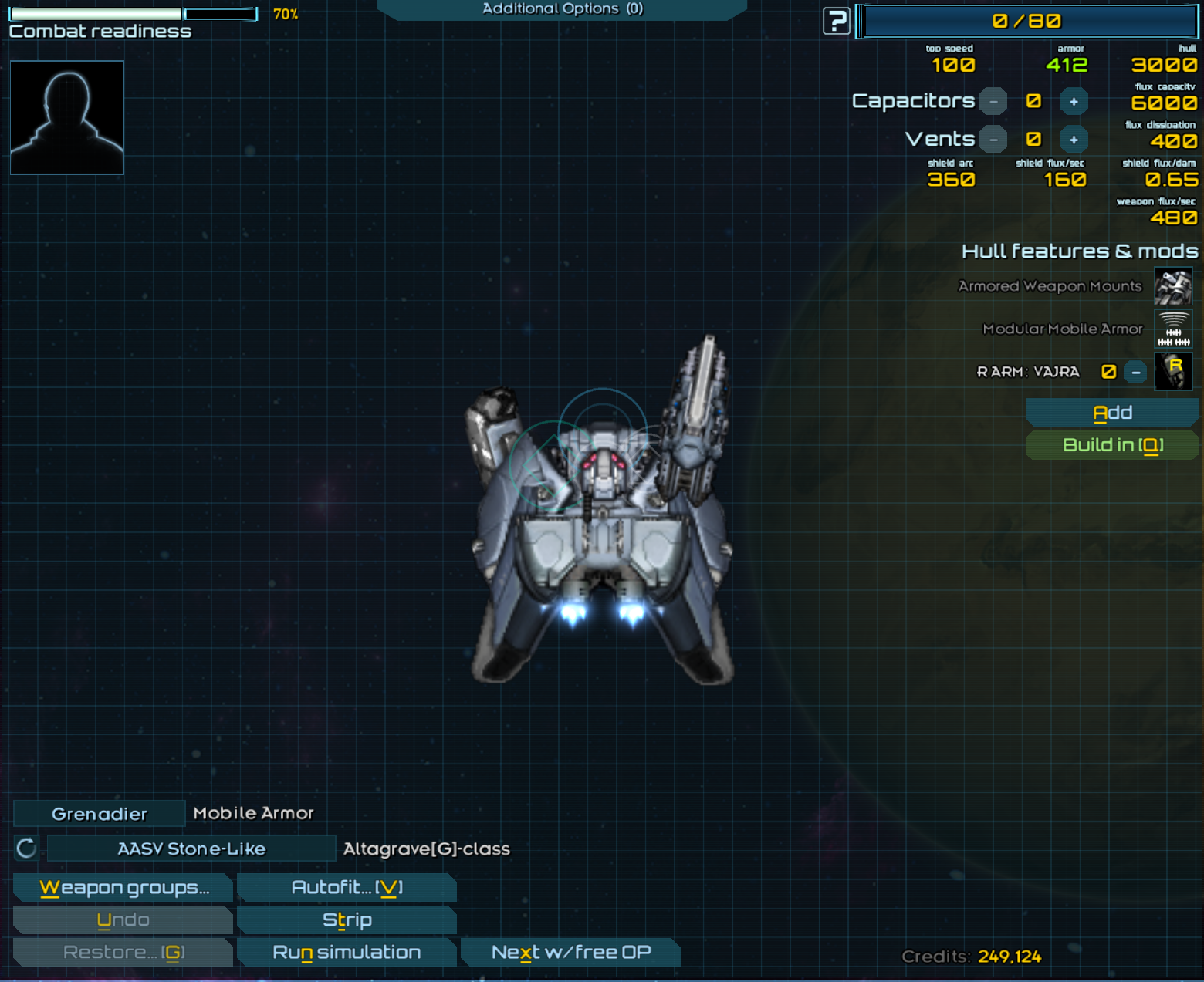The image size is (1204, 982).
Task: Rename the ship AASV Stone-Like
Action: [191, 849]
